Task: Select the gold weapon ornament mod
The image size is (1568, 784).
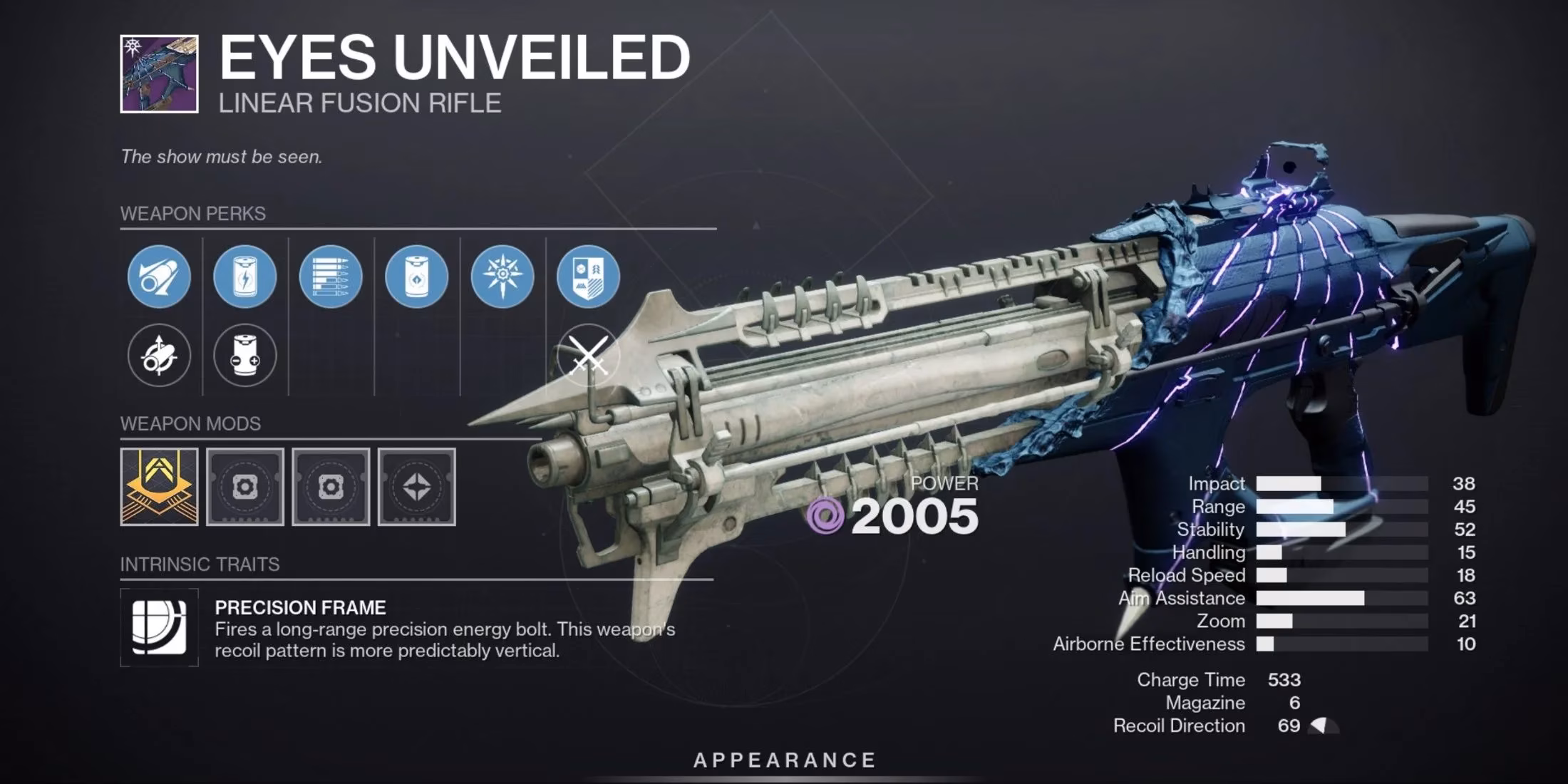Action: pyautogui.click(x=160, y=486)
